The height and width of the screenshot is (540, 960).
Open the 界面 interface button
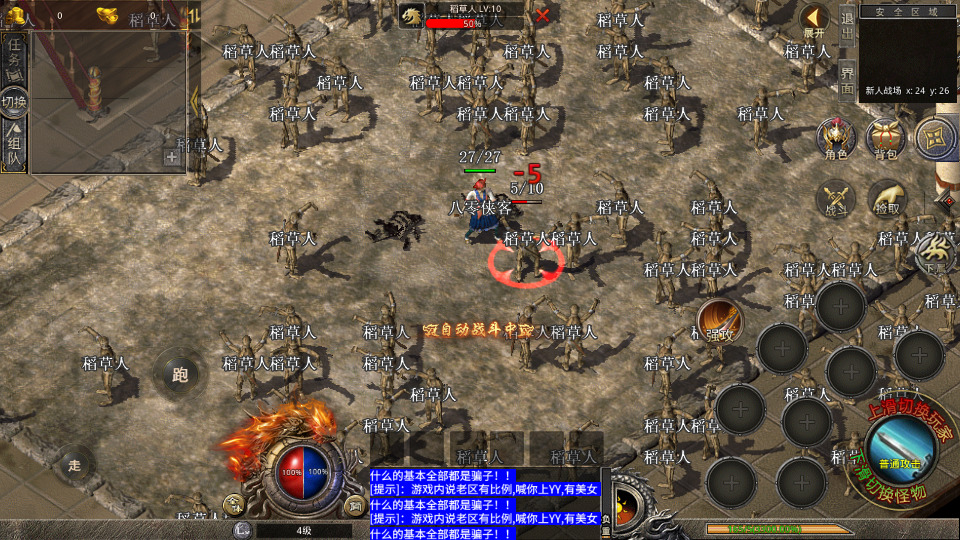point(847,81)
